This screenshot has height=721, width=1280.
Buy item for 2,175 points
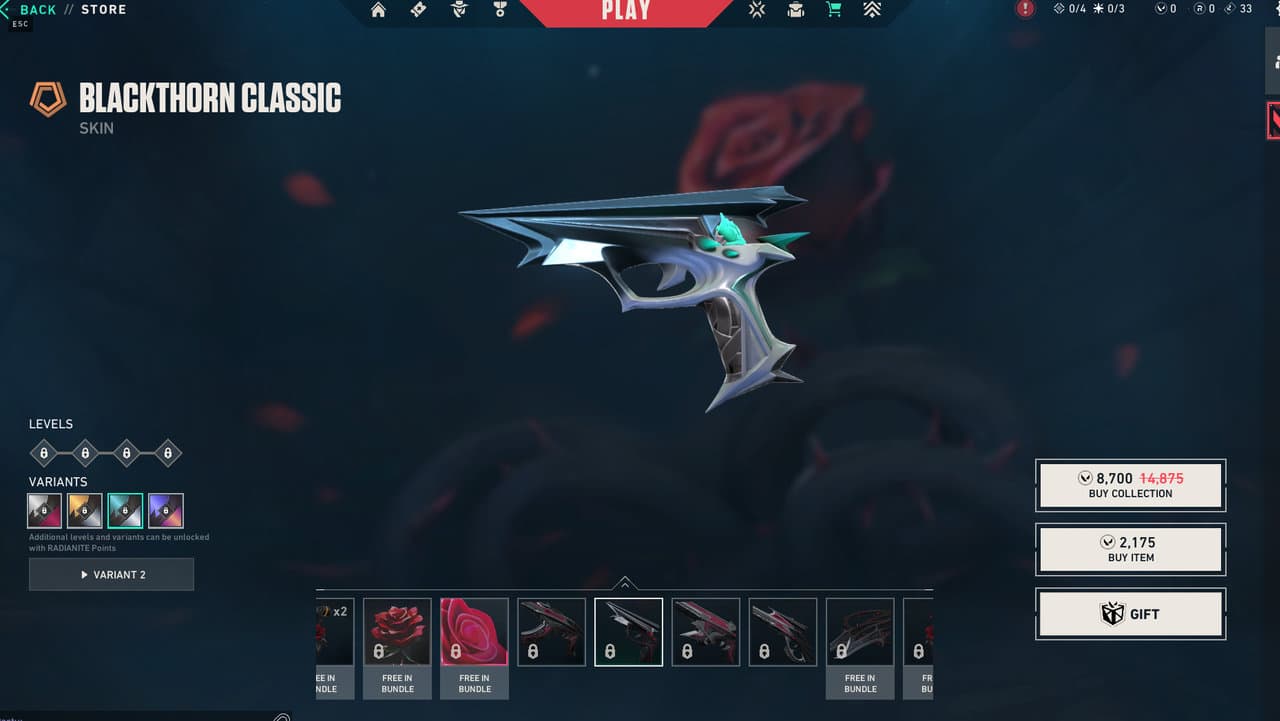1130,549
